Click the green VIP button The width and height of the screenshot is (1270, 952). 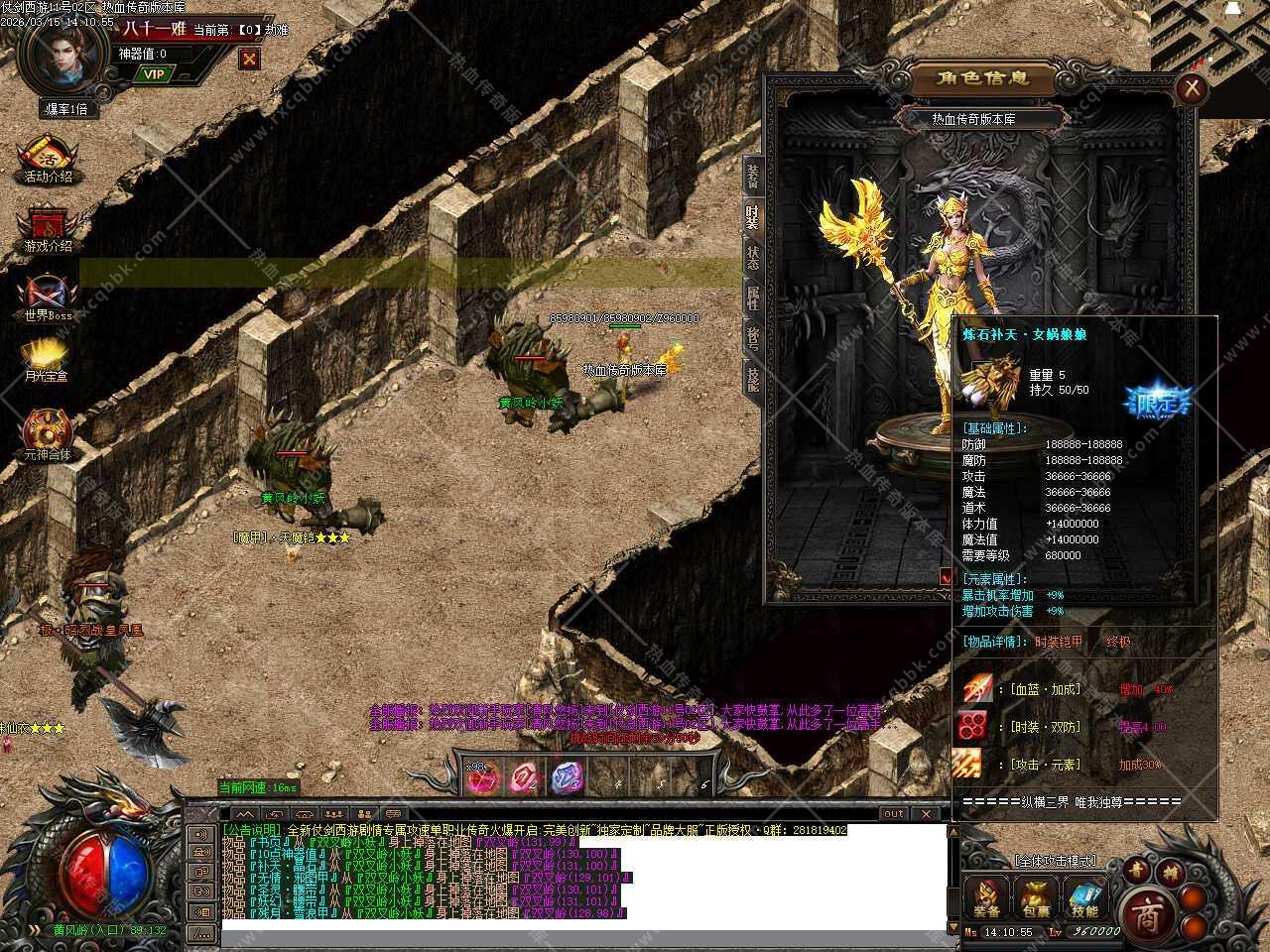pos(153,74)
